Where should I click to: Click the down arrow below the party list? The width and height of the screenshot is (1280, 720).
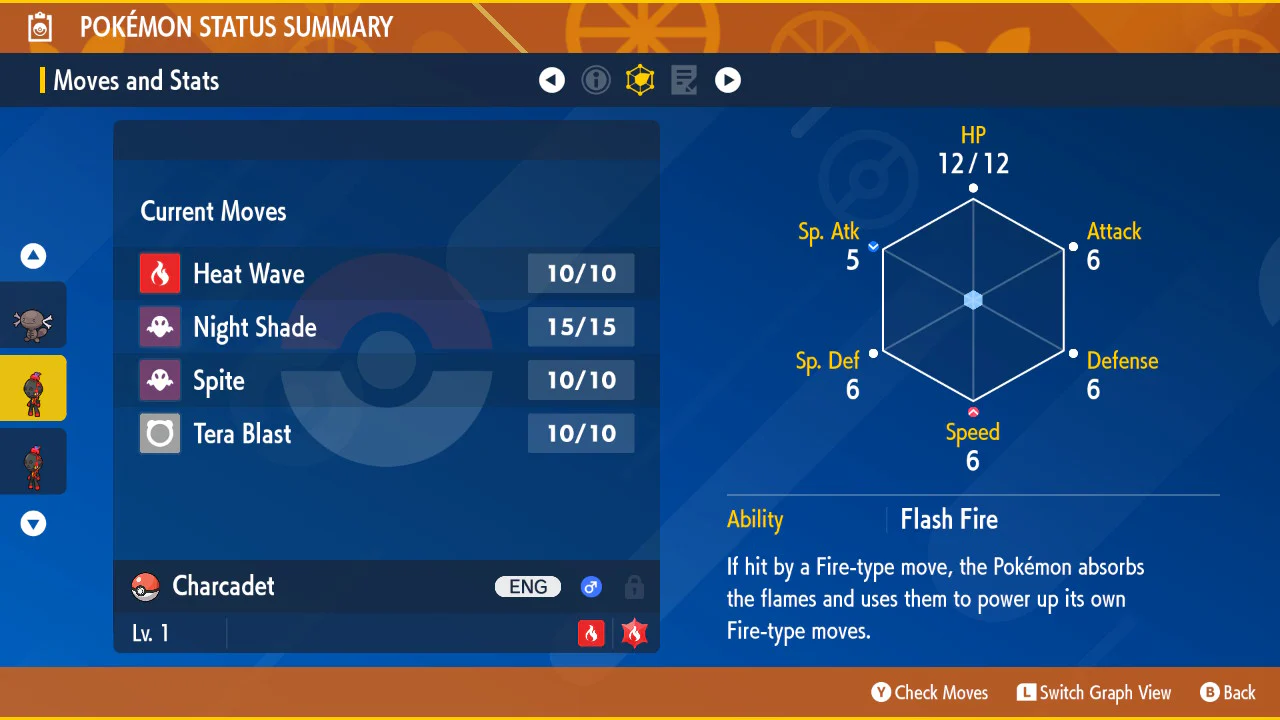34,523
